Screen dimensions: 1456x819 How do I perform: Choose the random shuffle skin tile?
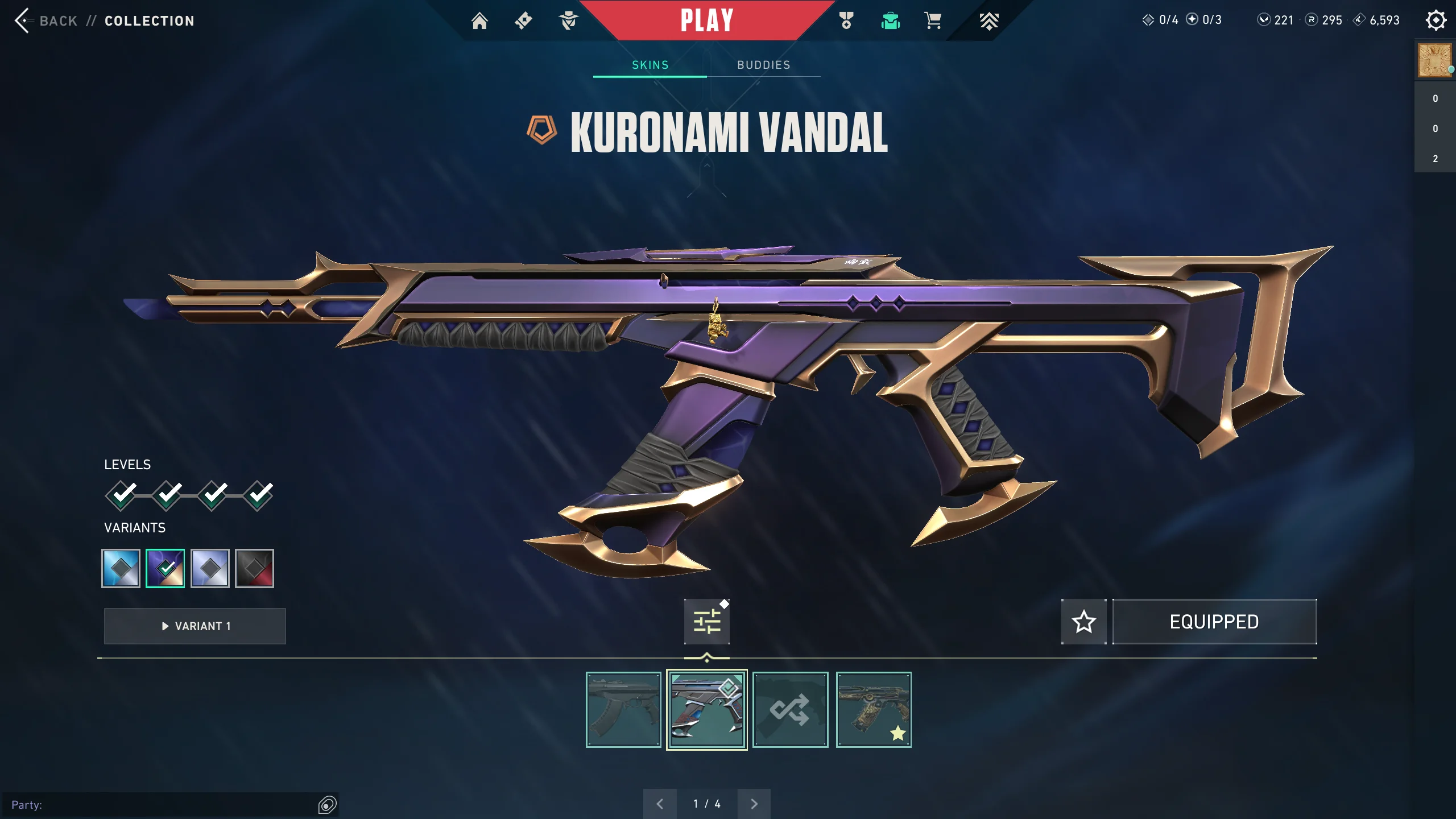[x=790, y=710]
